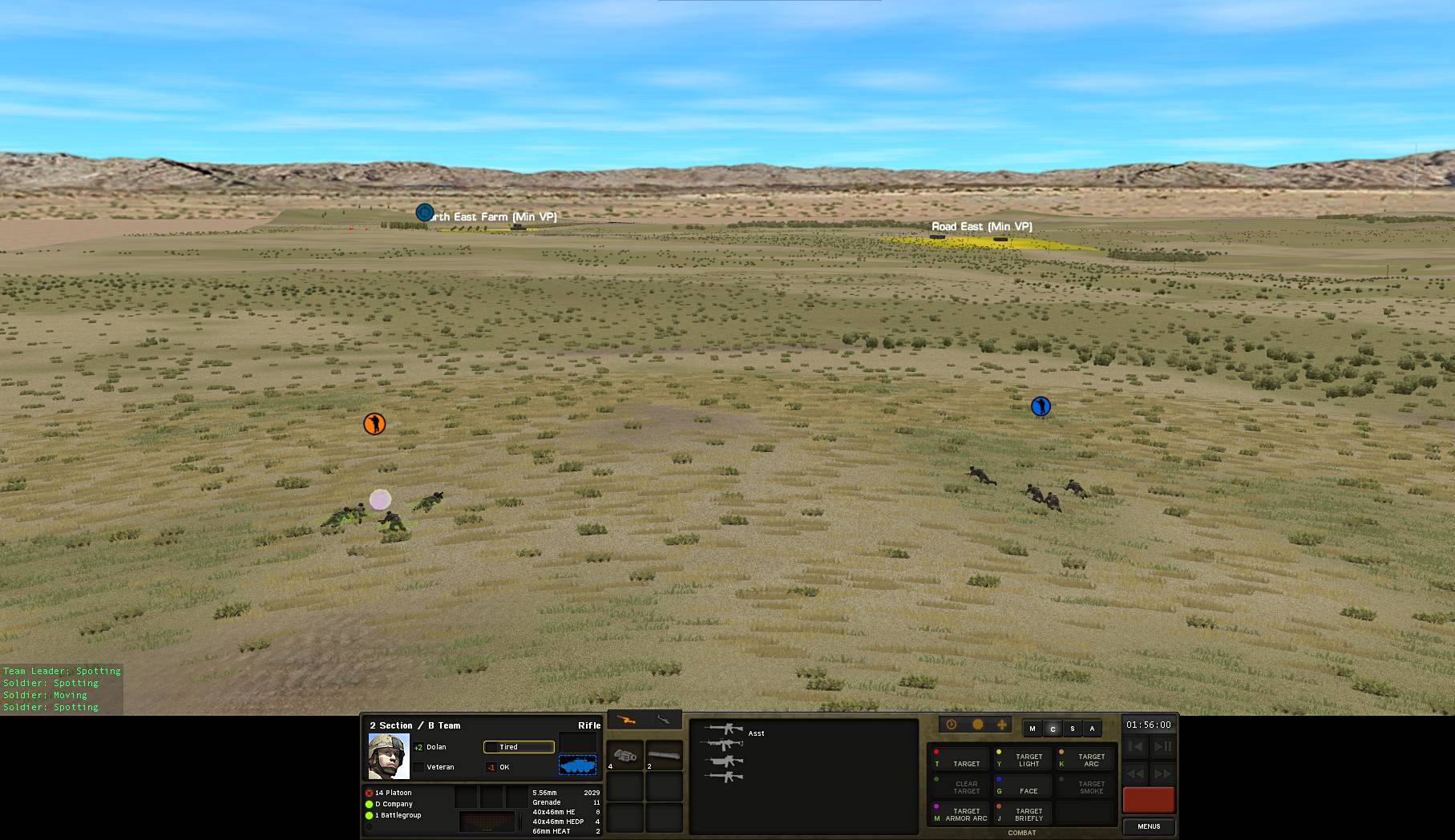Issue the Target command
This screenshot has width=1455, height=840.
point(967,763)
